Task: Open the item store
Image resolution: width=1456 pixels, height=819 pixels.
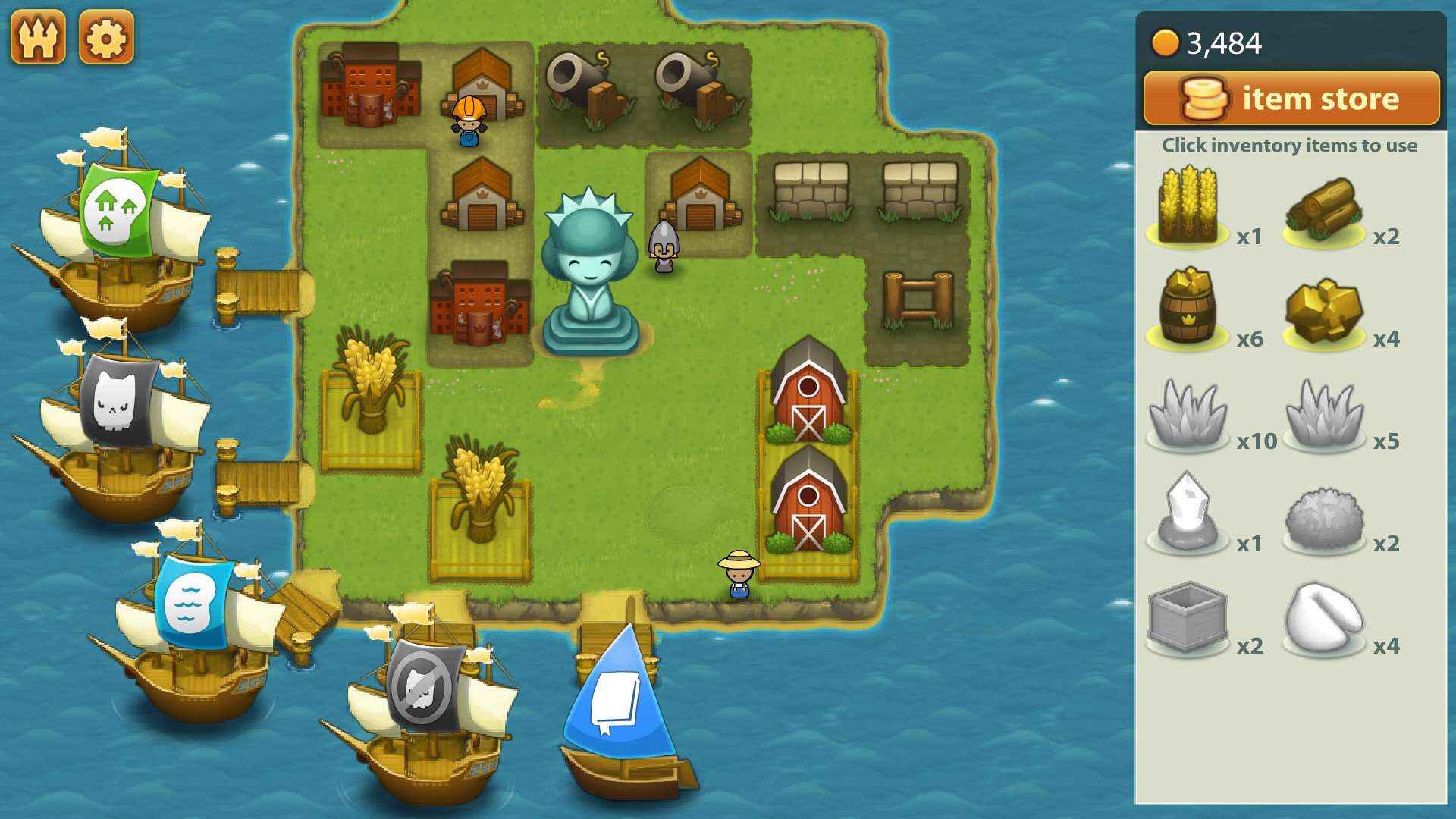Action: (x=1291, y=99)
